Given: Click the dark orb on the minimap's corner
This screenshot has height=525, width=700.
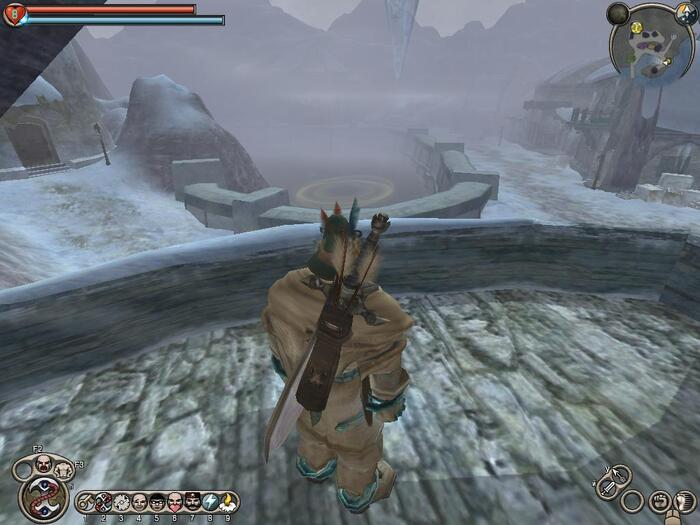Looking at the screenshot, I should [619, 13].
